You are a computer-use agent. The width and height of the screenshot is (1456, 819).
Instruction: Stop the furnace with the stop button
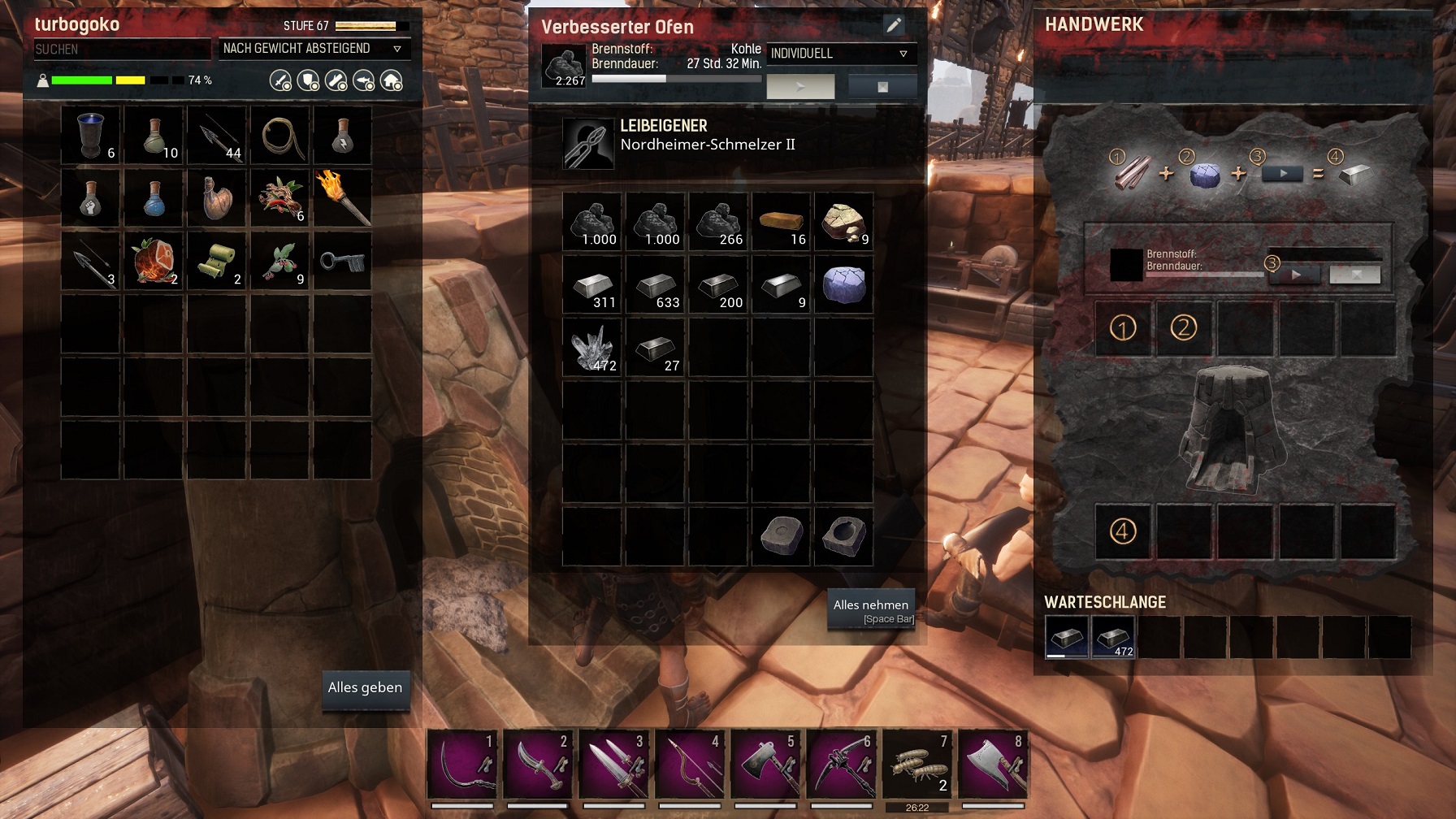point(882,86)
